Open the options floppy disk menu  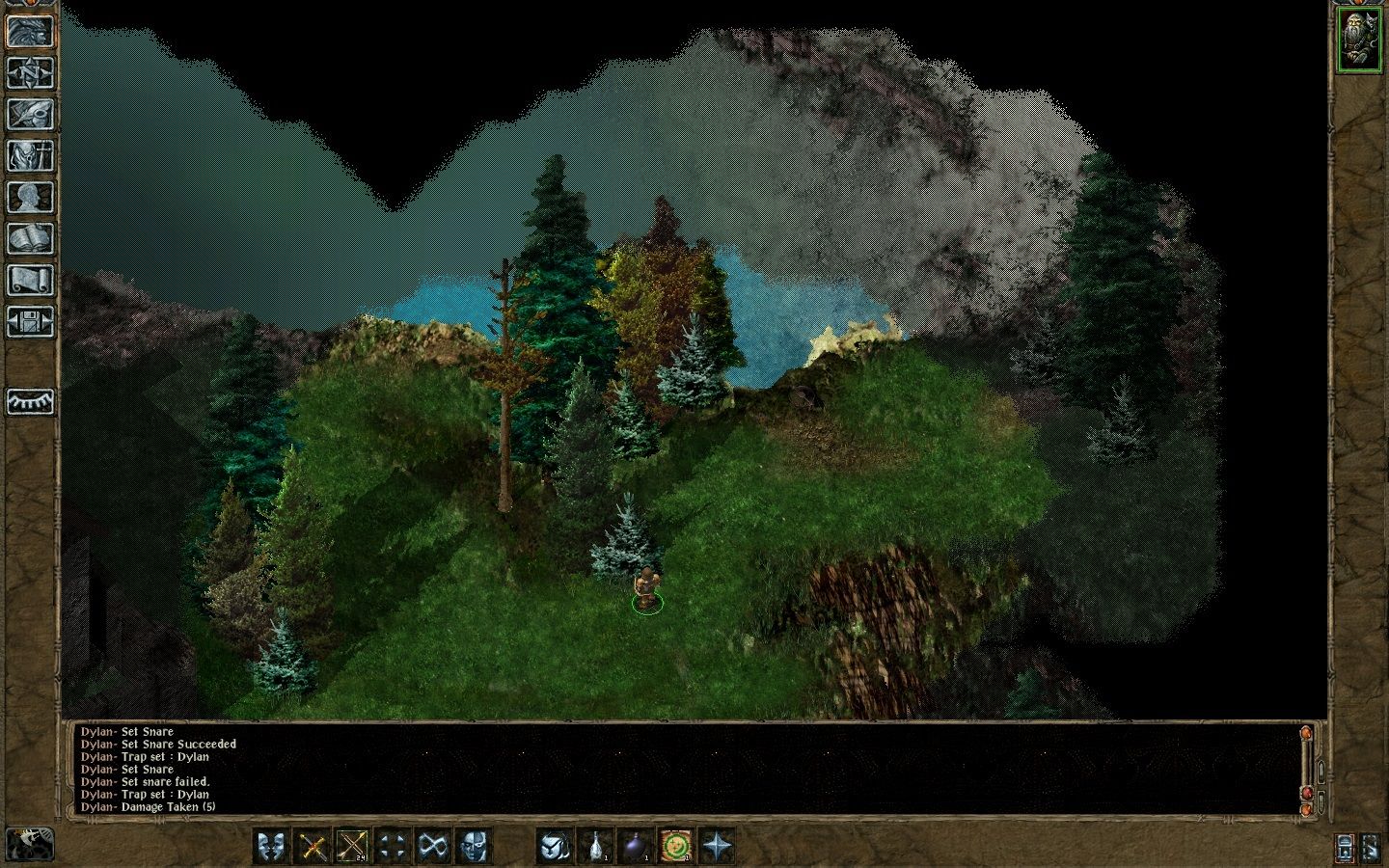point(30,322)
